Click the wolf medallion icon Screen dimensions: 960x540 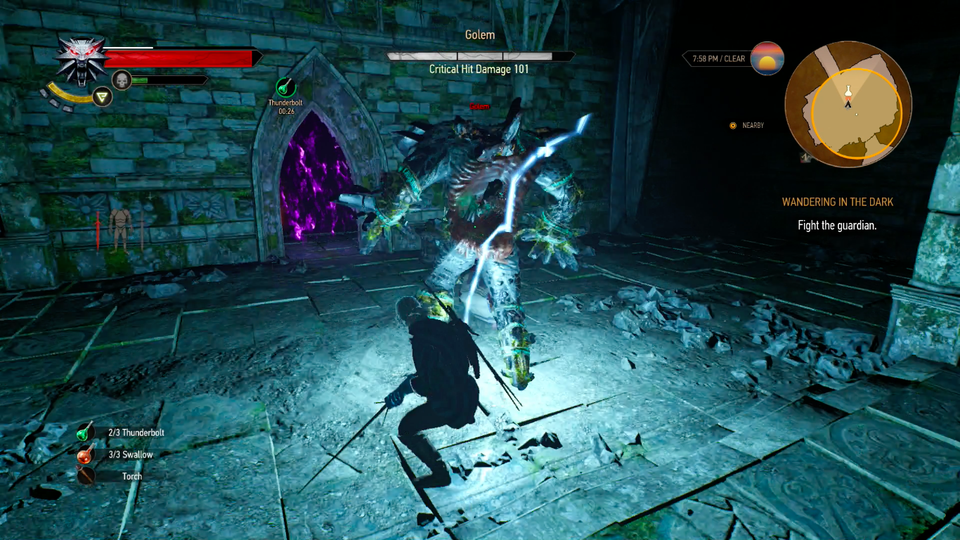click(x=78, y=59)
